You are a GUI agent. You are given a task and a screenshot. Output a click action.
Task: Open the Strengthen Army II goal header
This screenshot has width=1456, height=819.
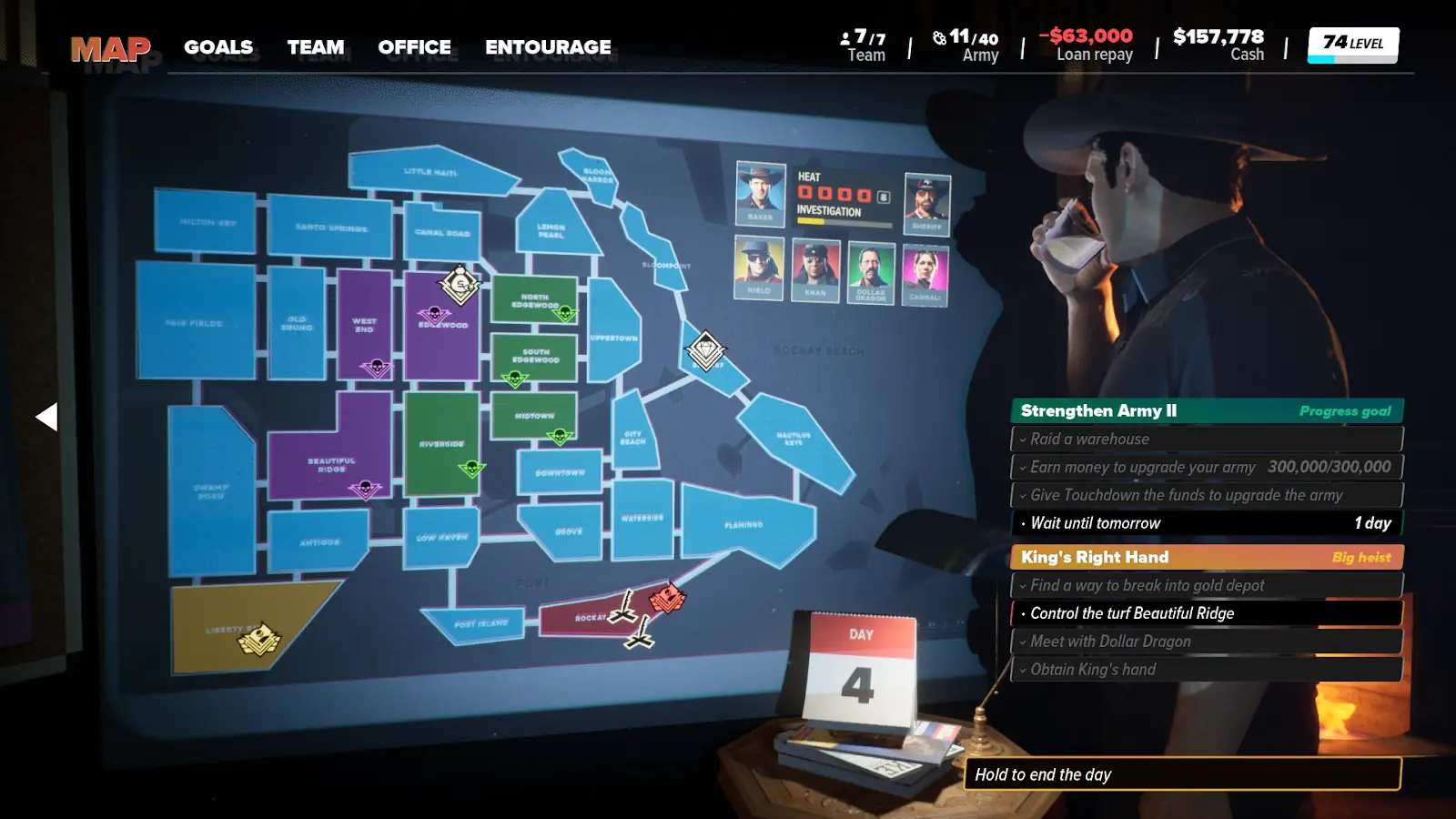pos(1207,410)
